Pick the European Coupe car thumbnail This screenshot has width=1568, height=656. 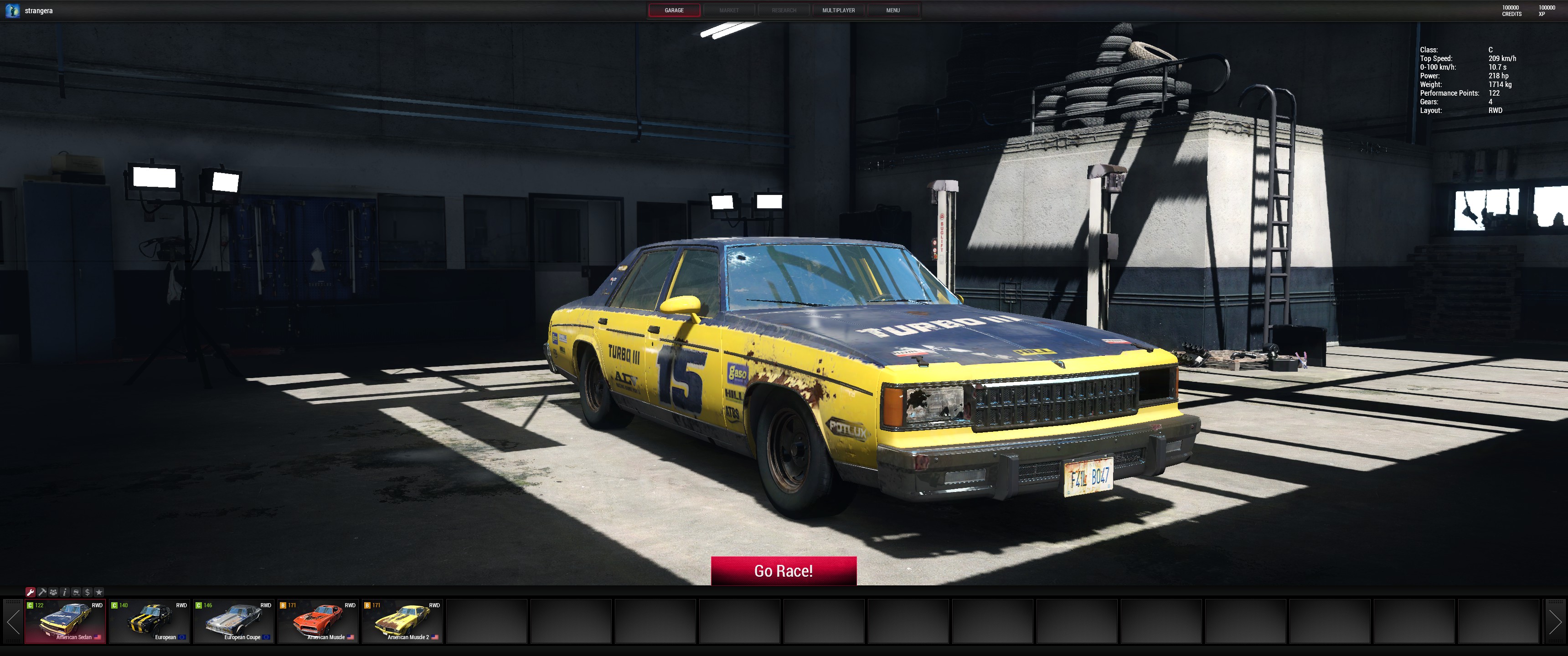pos(234,621)
